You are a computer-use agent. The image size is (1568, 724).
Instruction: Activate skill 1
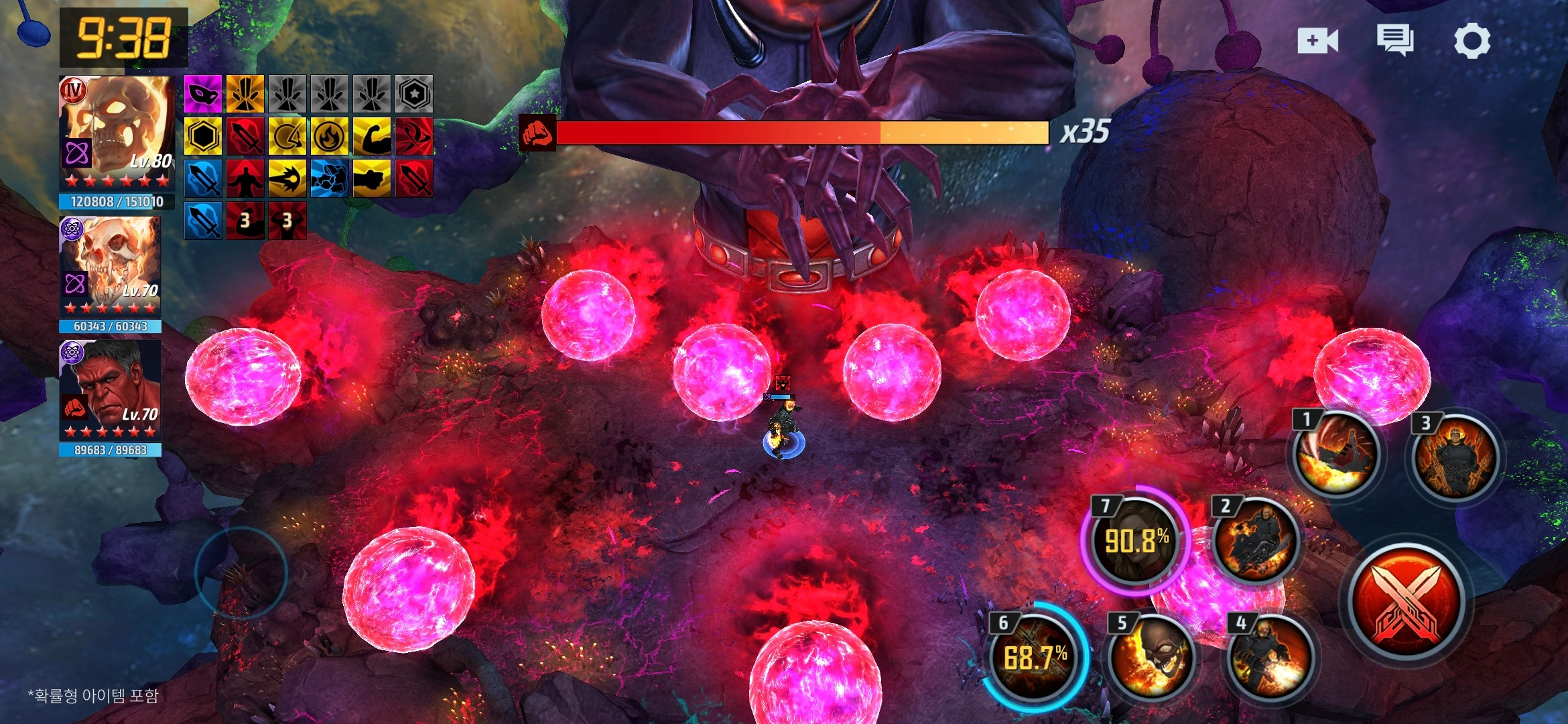[1335, 456]
